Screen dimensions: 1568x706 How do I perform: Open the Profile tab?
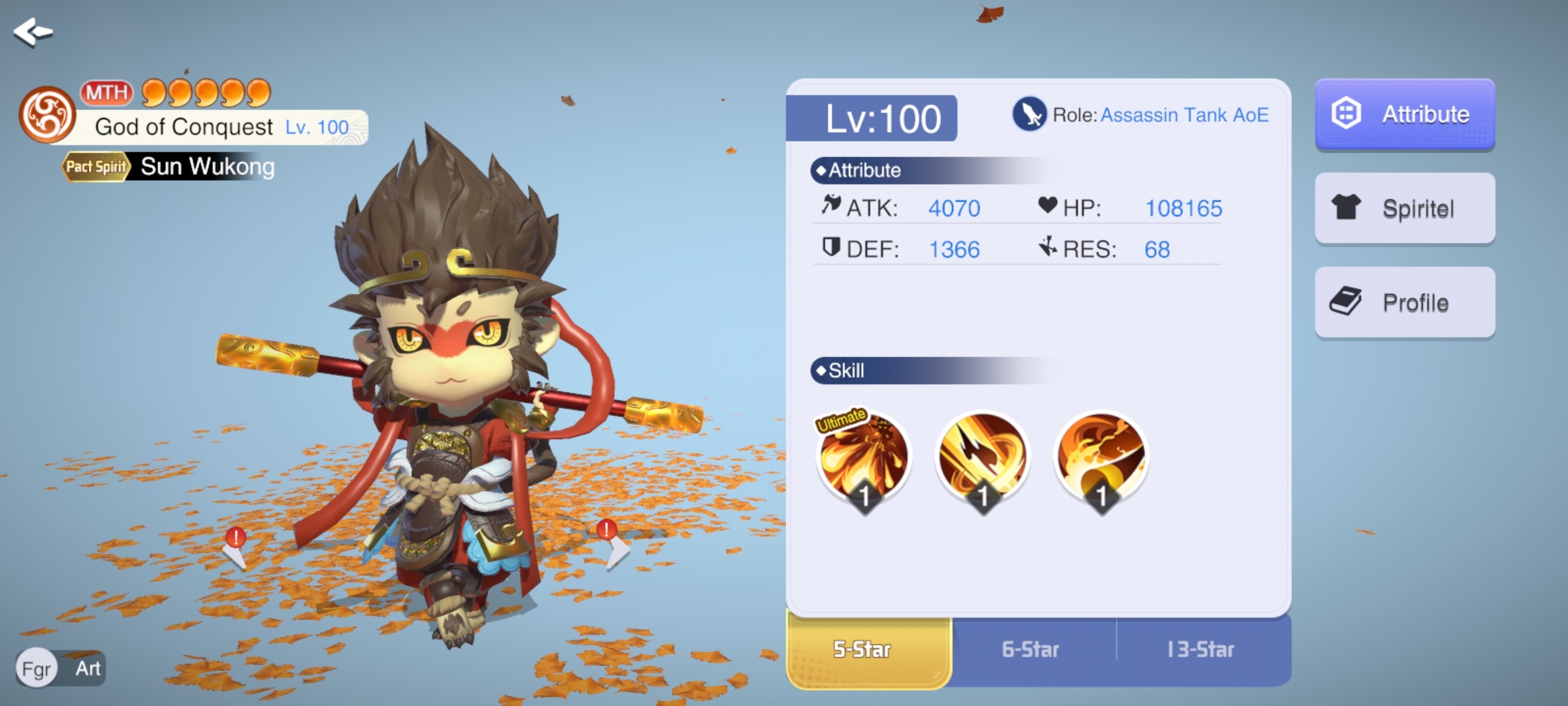(x=1405, y=303)
